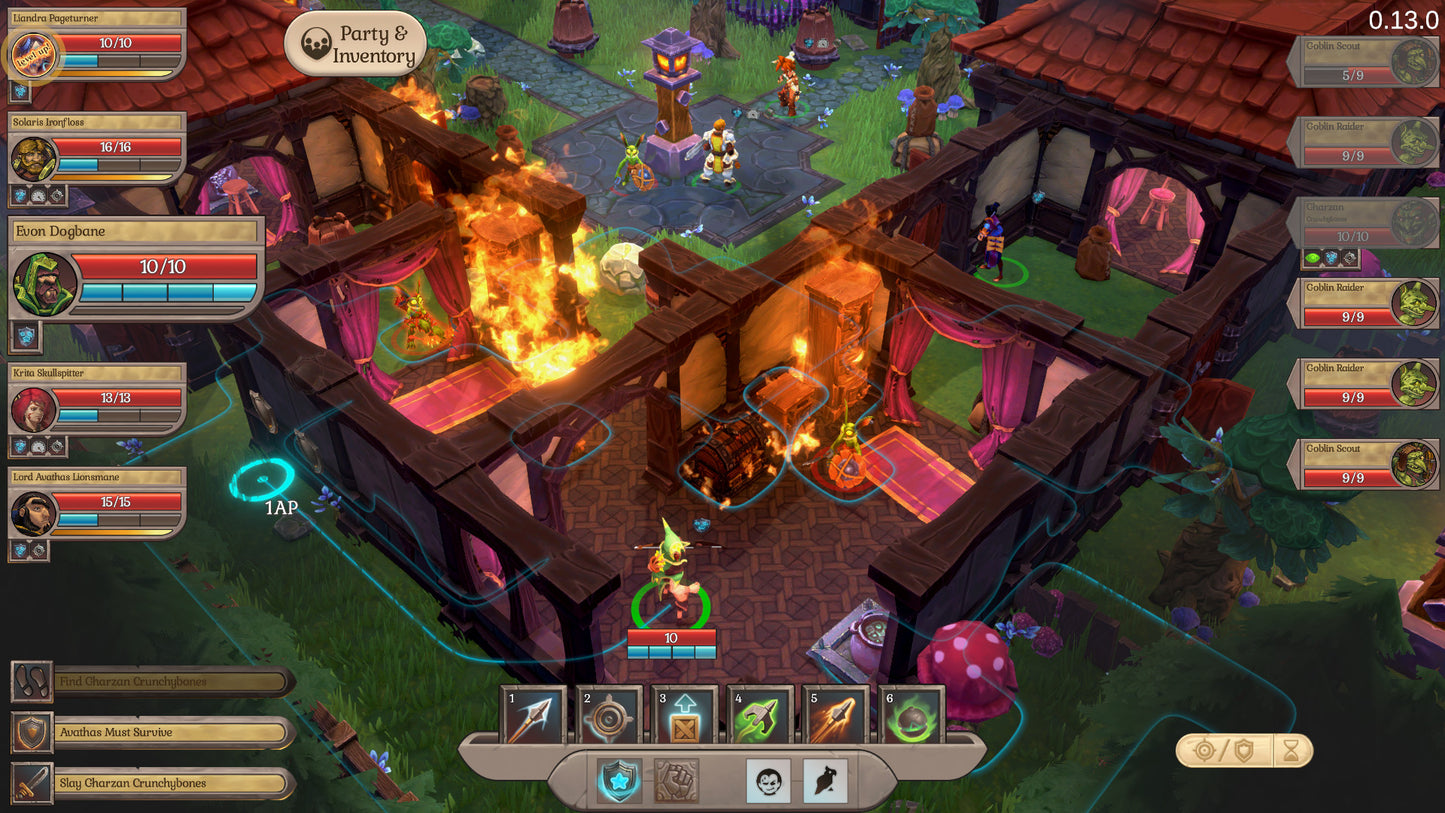Activate the green smoke bomb ability
1445x813 pixels.
point(911,716)
